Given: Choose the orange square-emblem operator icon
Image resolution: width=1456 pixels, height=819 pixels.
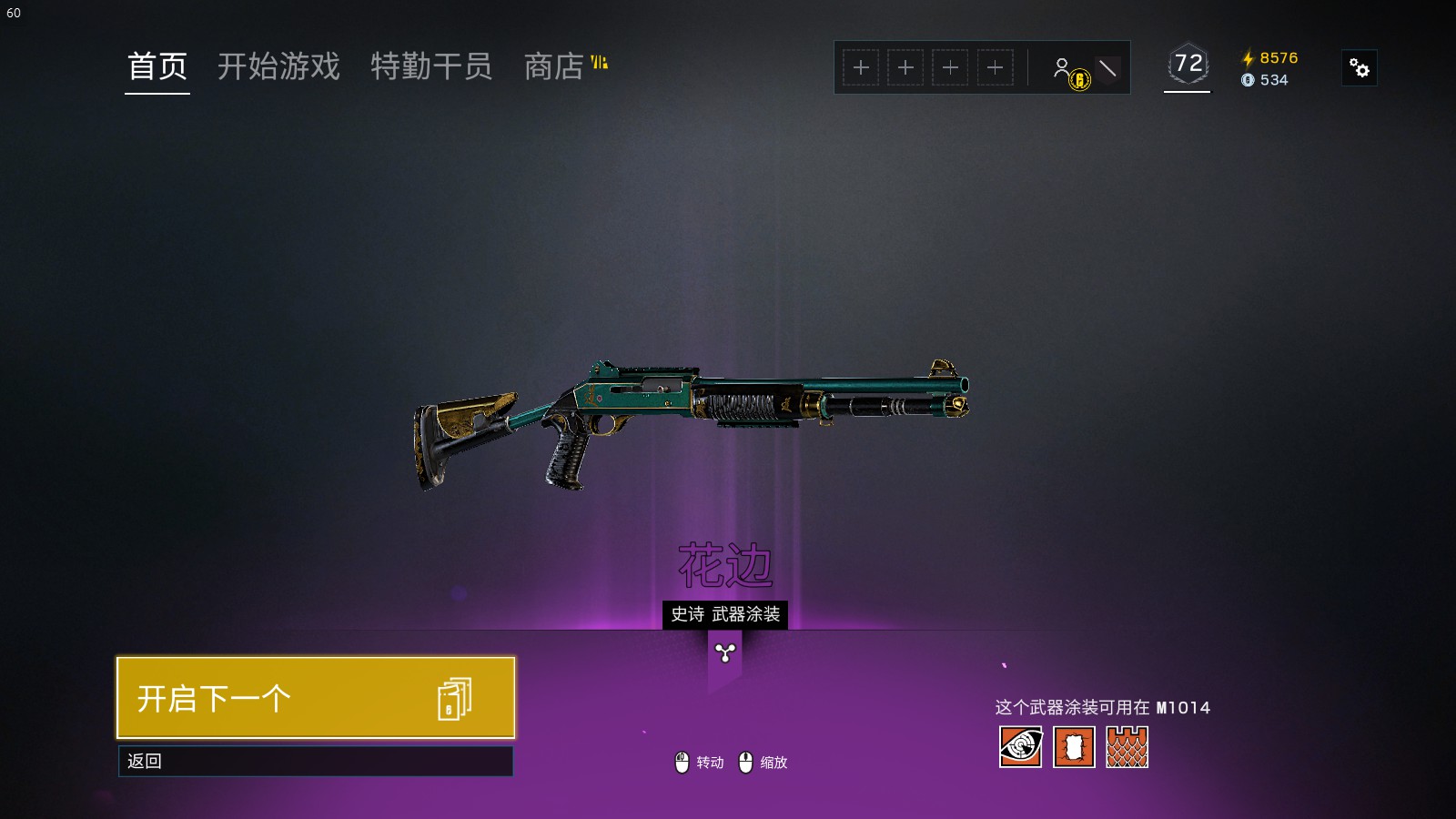Looking at the screenshot, I should point(1074,747).
